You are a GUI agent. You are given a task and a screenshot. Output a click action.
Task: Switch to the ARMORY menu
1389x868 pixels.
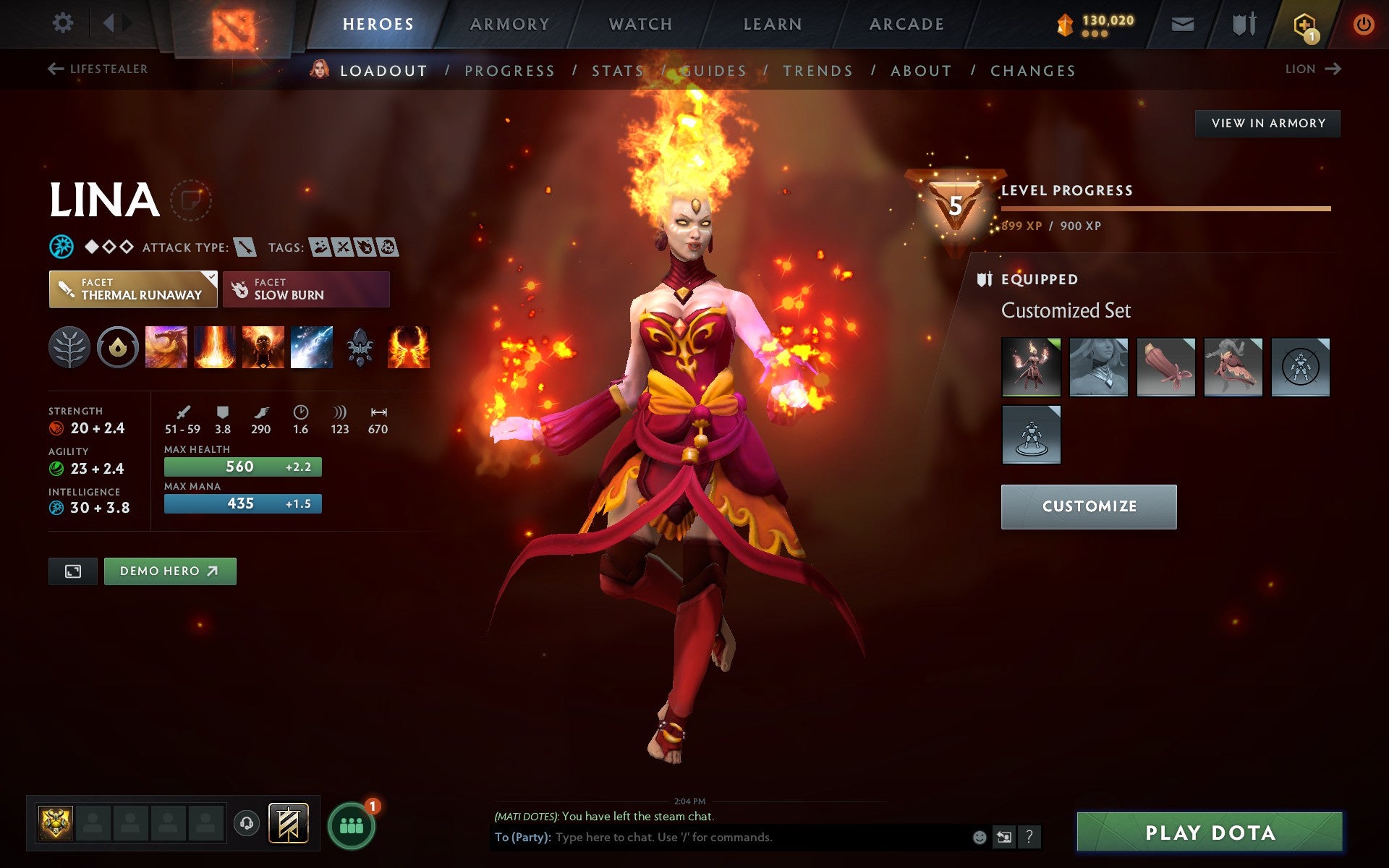509,23
